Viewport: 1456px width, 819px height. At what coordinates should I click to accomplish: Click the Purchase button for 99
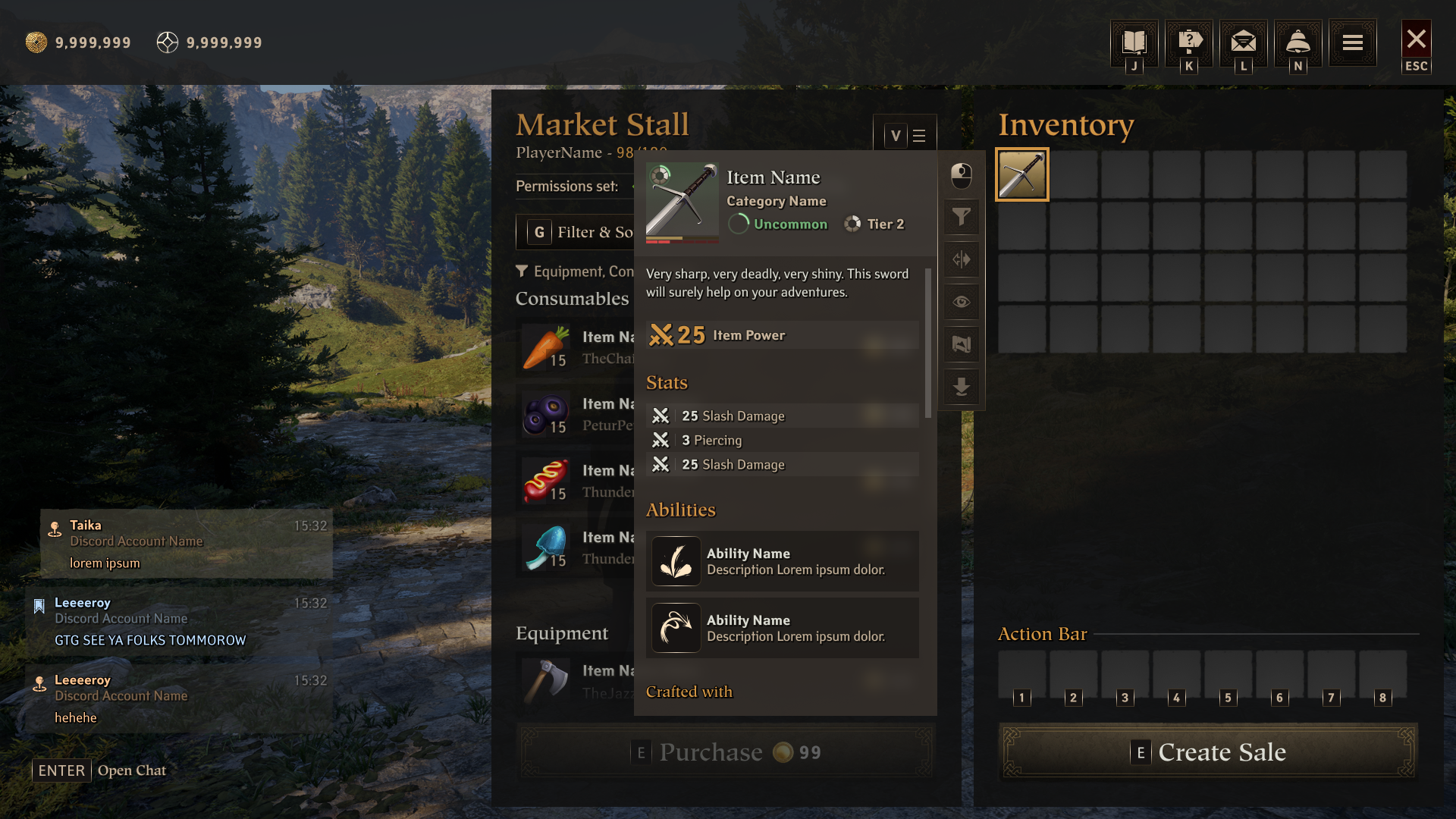click(726, 752)
